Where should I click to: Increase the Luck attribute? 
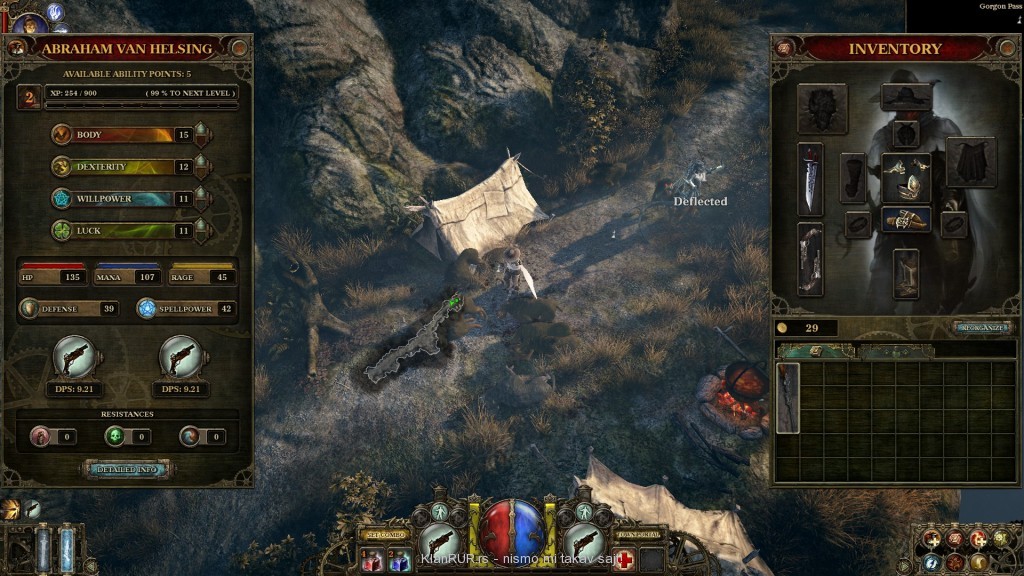pyautogui.click(x=201, y=230)
